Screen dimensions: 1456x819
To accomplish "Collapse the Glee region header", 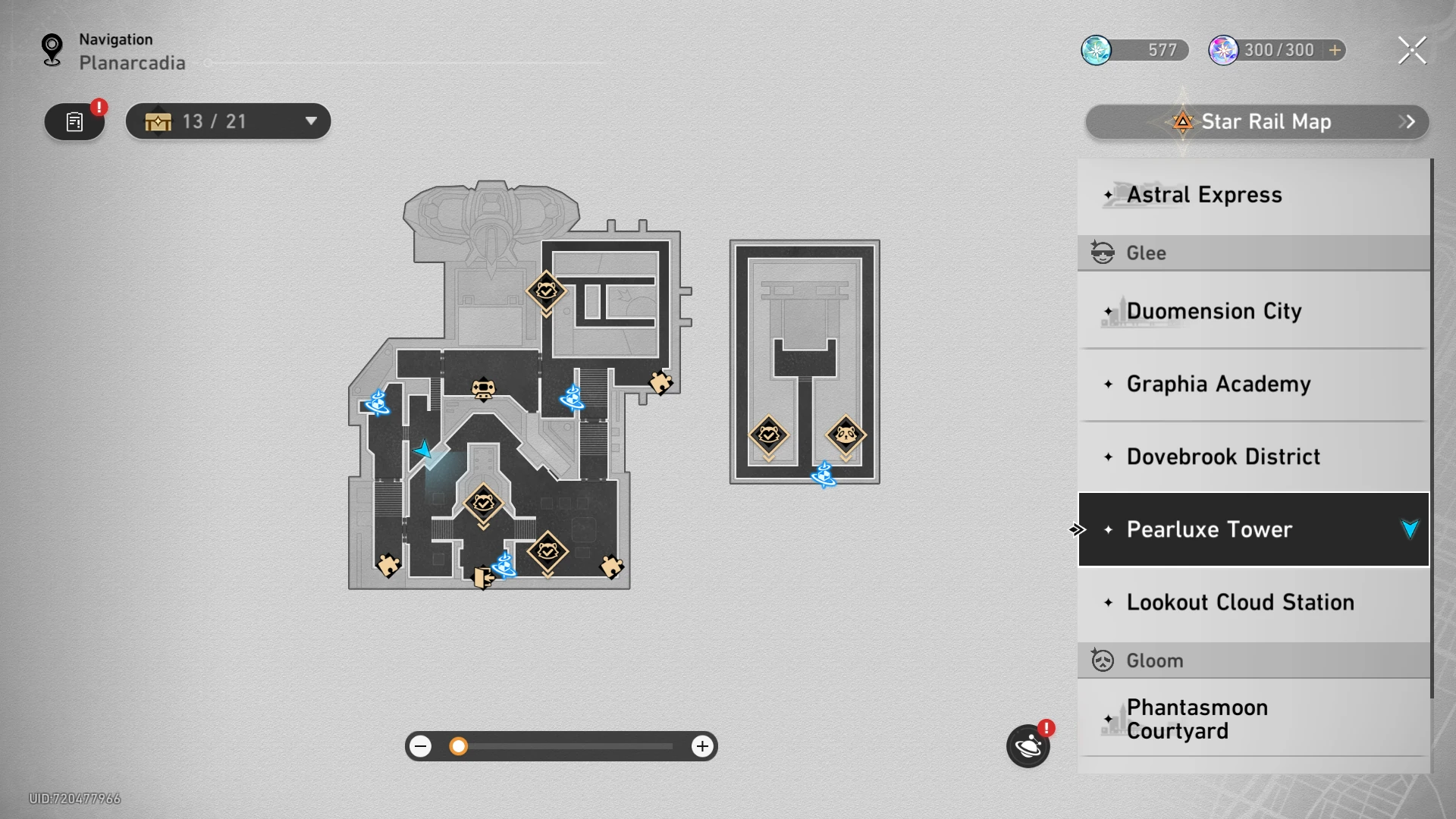I will [x=1253, y=253].
